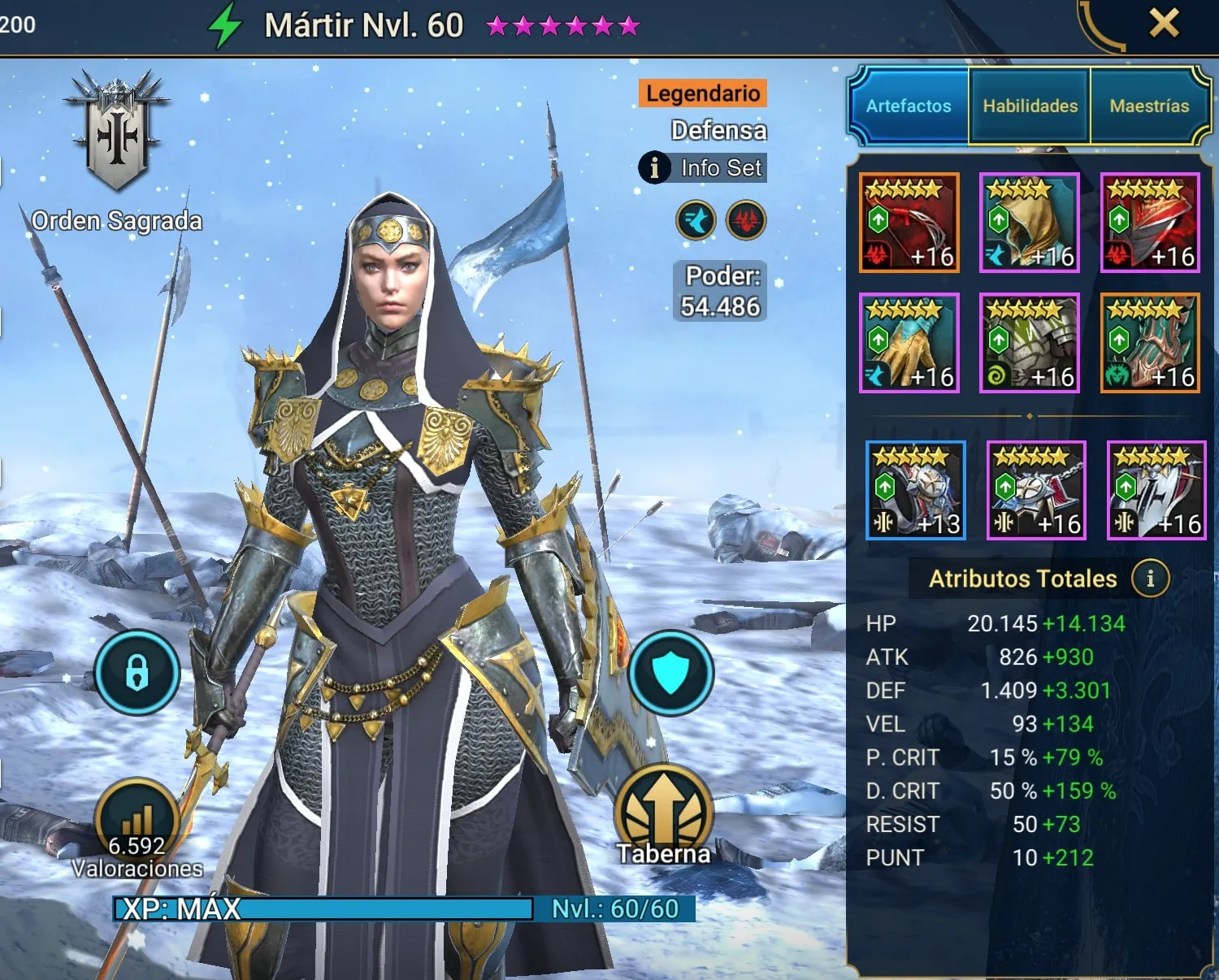Select the golden gauntlets artifact
This screenshot has height=980, width=1219.
[x=909, y=343]
